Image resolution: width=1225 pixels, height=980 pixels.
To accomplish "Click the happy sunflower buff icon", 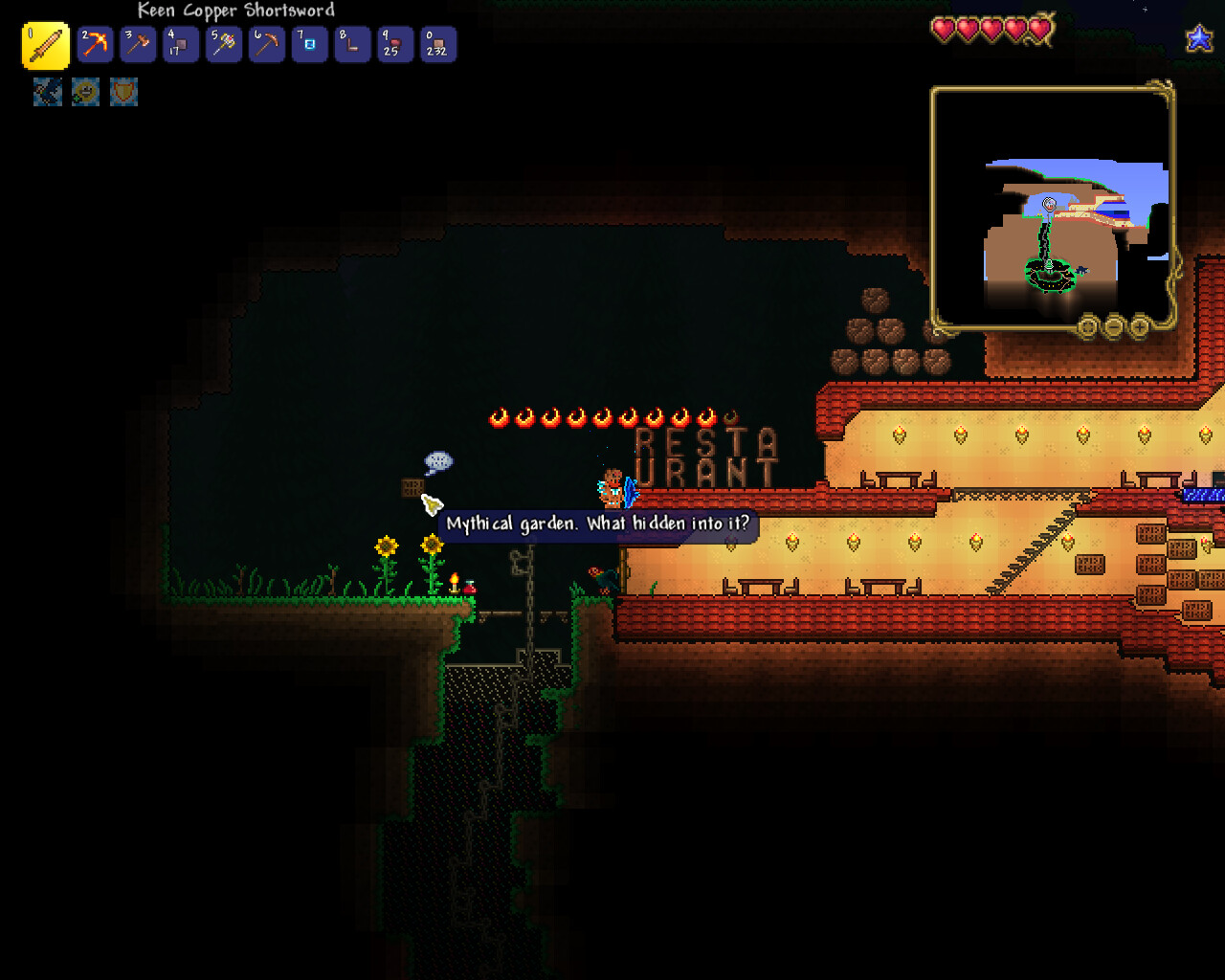I will click(85, 92).
